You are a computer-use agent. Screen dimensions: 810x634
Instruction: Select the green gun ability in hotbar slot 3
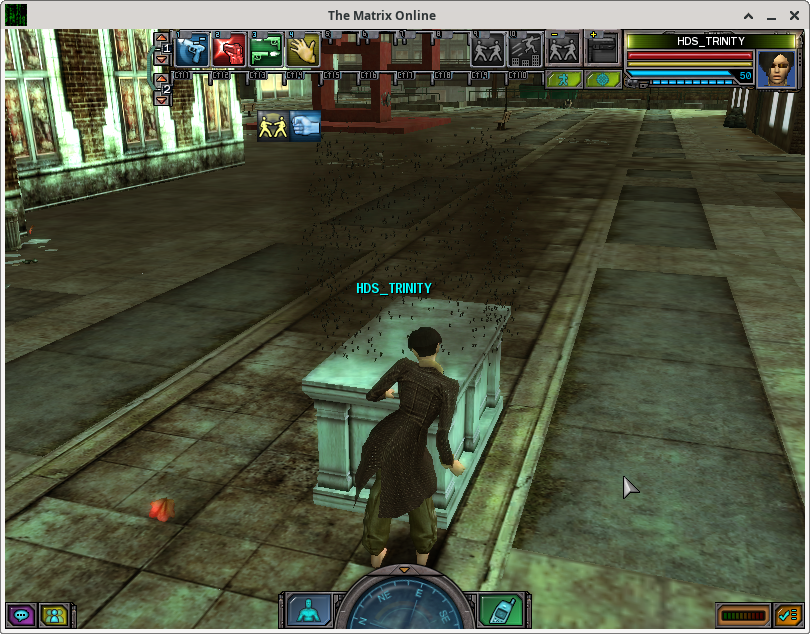267,49
